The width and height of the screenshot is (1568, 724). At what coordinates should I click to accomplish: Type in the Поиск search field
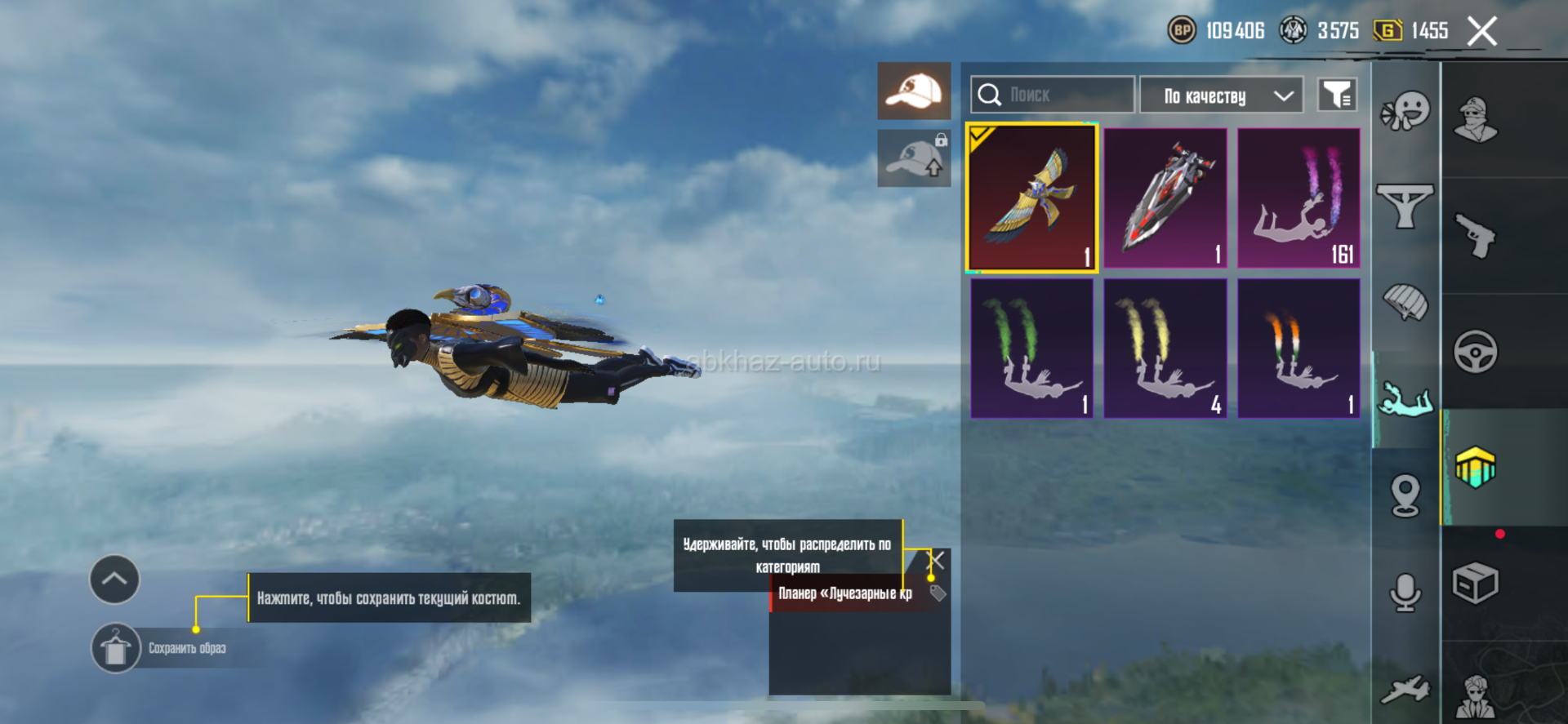[1062, 95]
